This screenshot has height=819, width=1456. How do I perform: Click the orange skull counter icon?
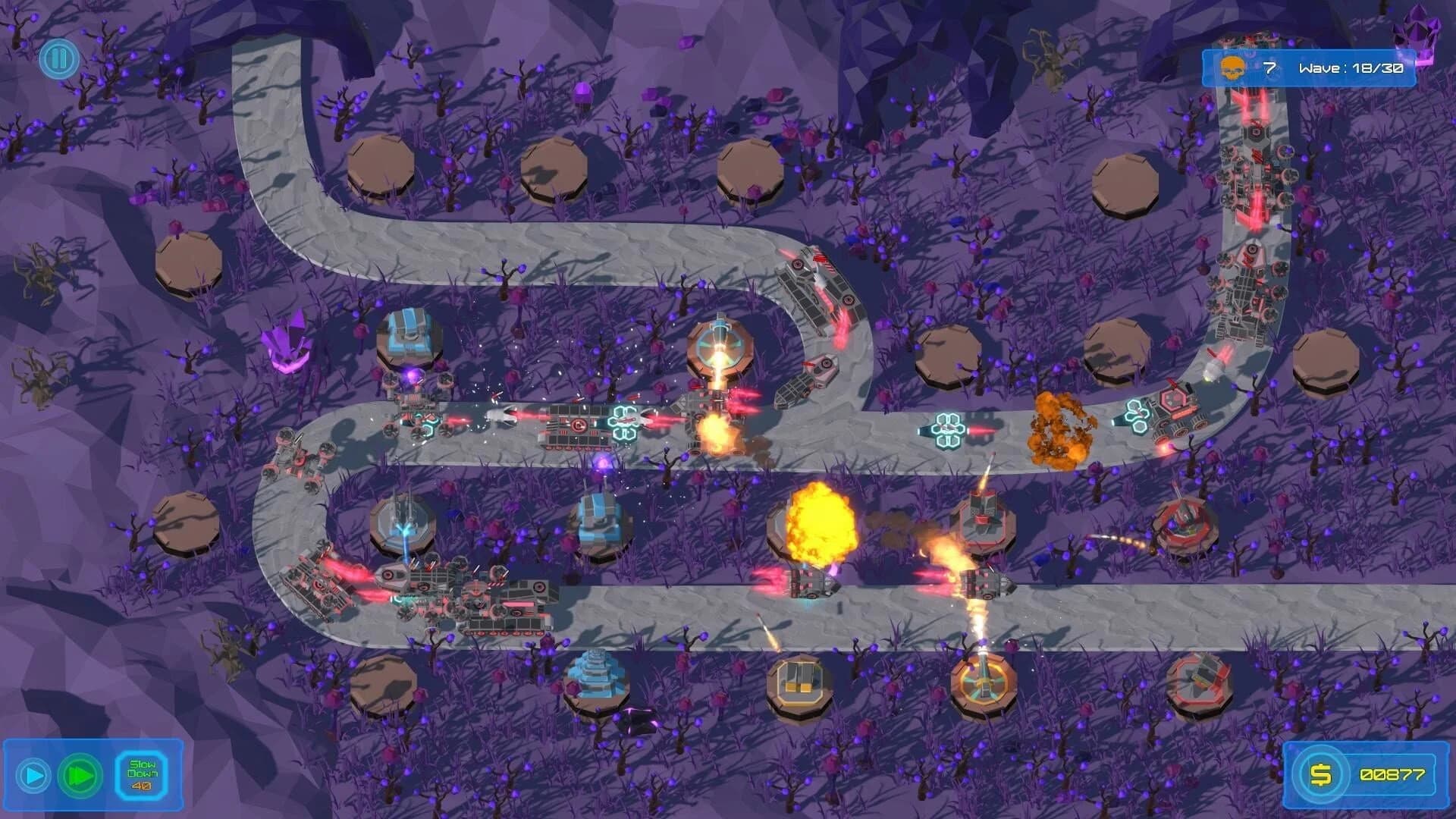pyautogui.click(x=1232, y=67)
